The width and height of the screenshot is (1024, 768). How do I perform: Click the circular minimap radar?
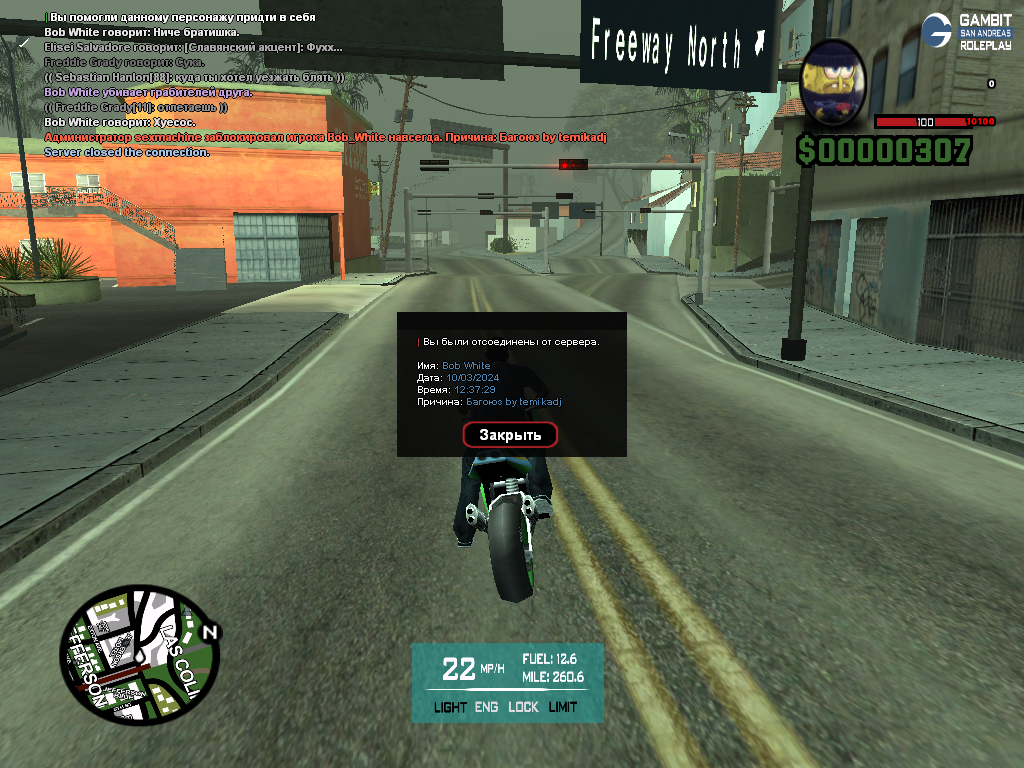138,659
